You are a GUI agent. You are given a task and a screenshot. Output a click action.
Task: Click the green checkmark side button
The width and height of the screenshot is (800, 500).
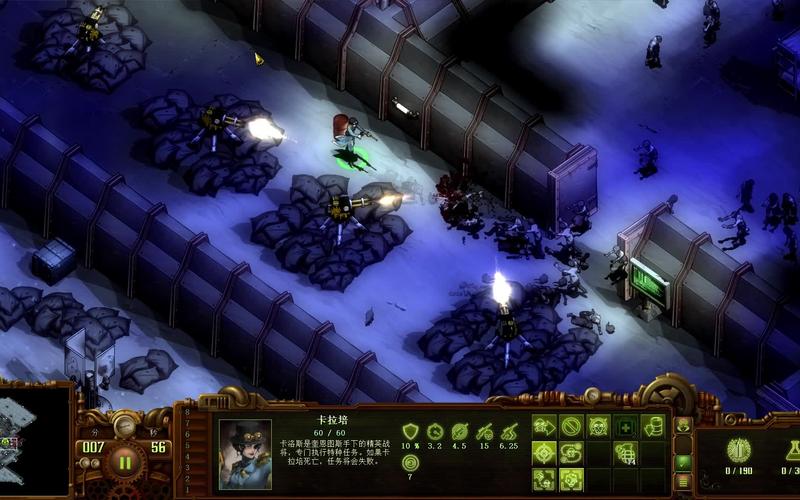tap(684, 462)
